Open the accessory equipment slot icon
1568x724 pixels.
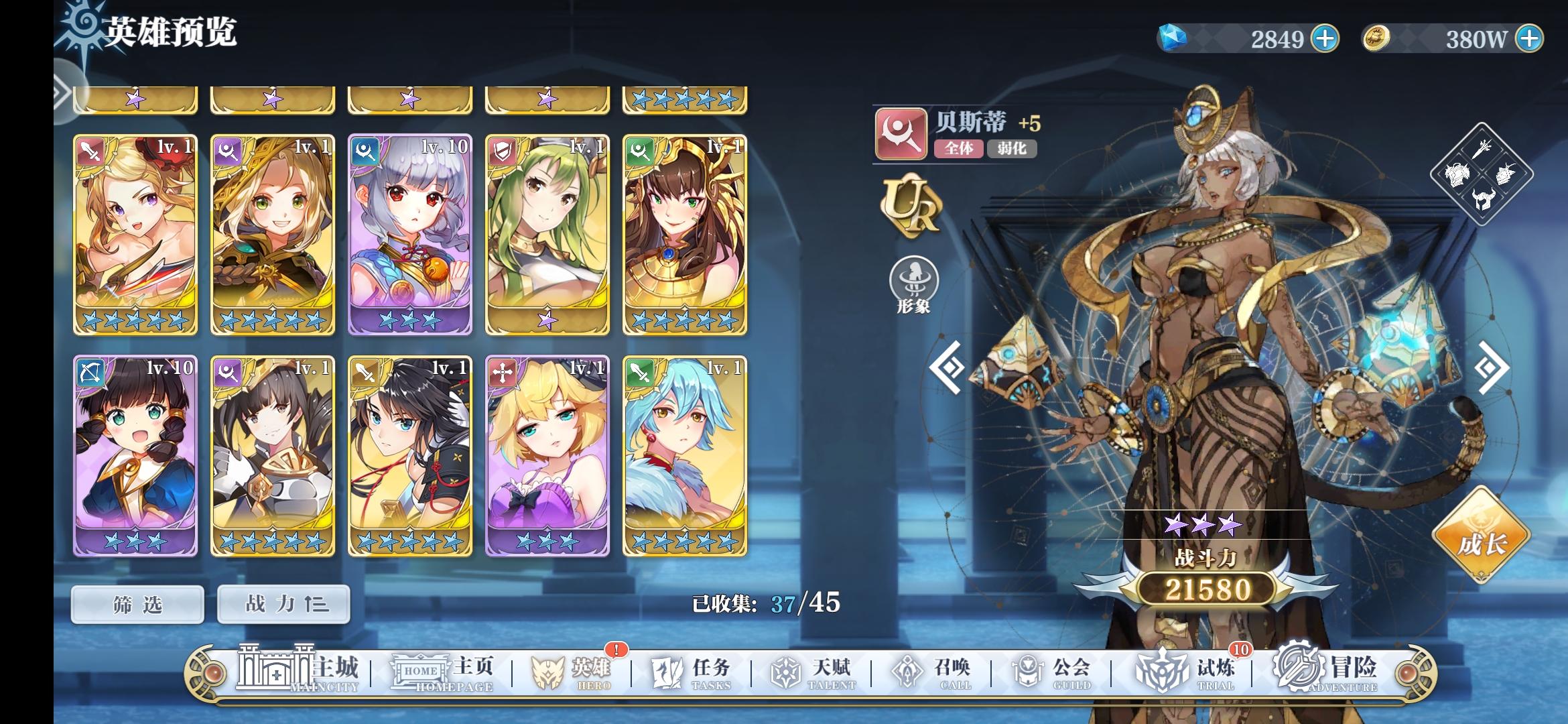[1506, 174]
